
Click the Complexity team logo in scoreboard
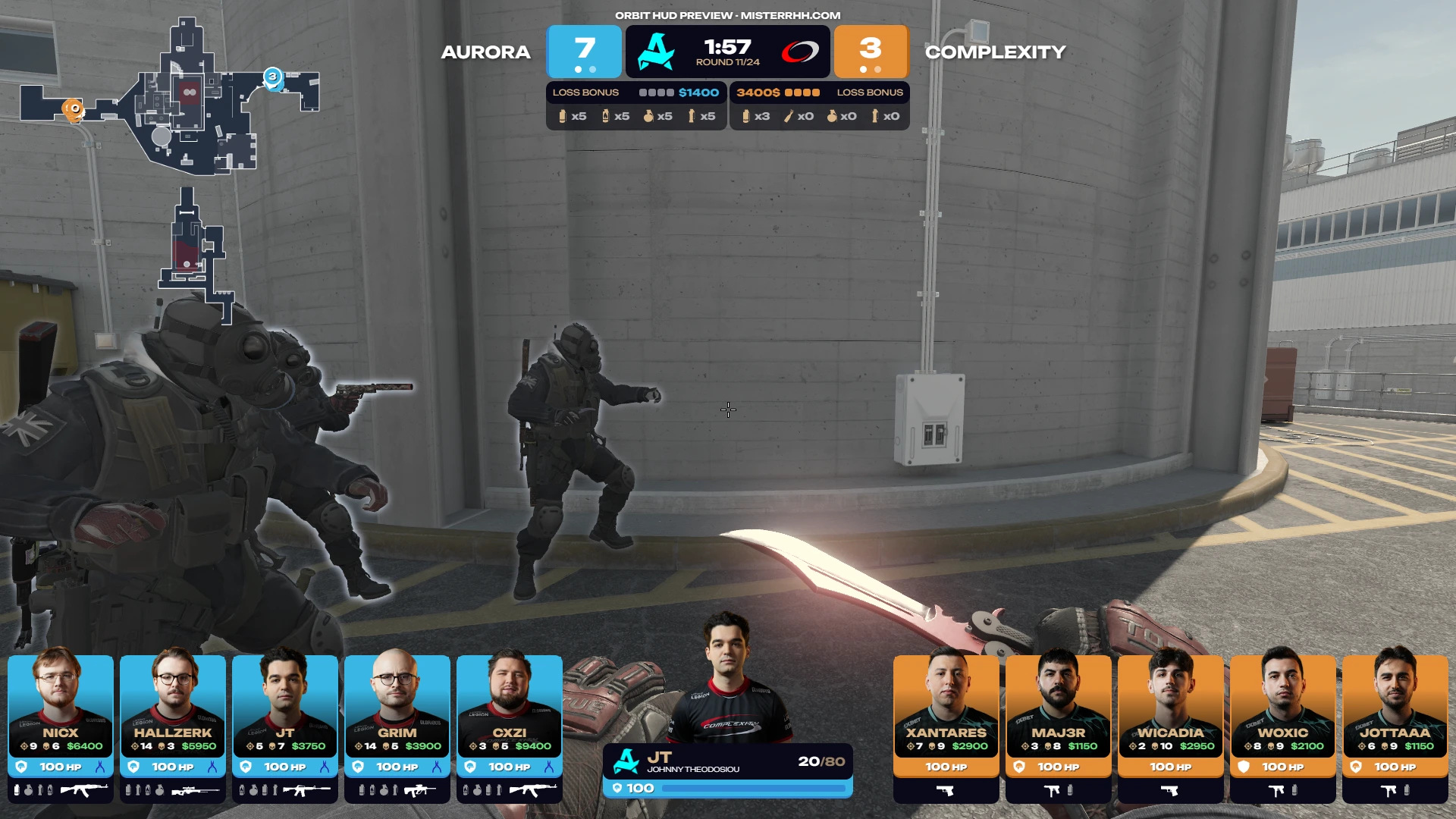coord(800,52)
